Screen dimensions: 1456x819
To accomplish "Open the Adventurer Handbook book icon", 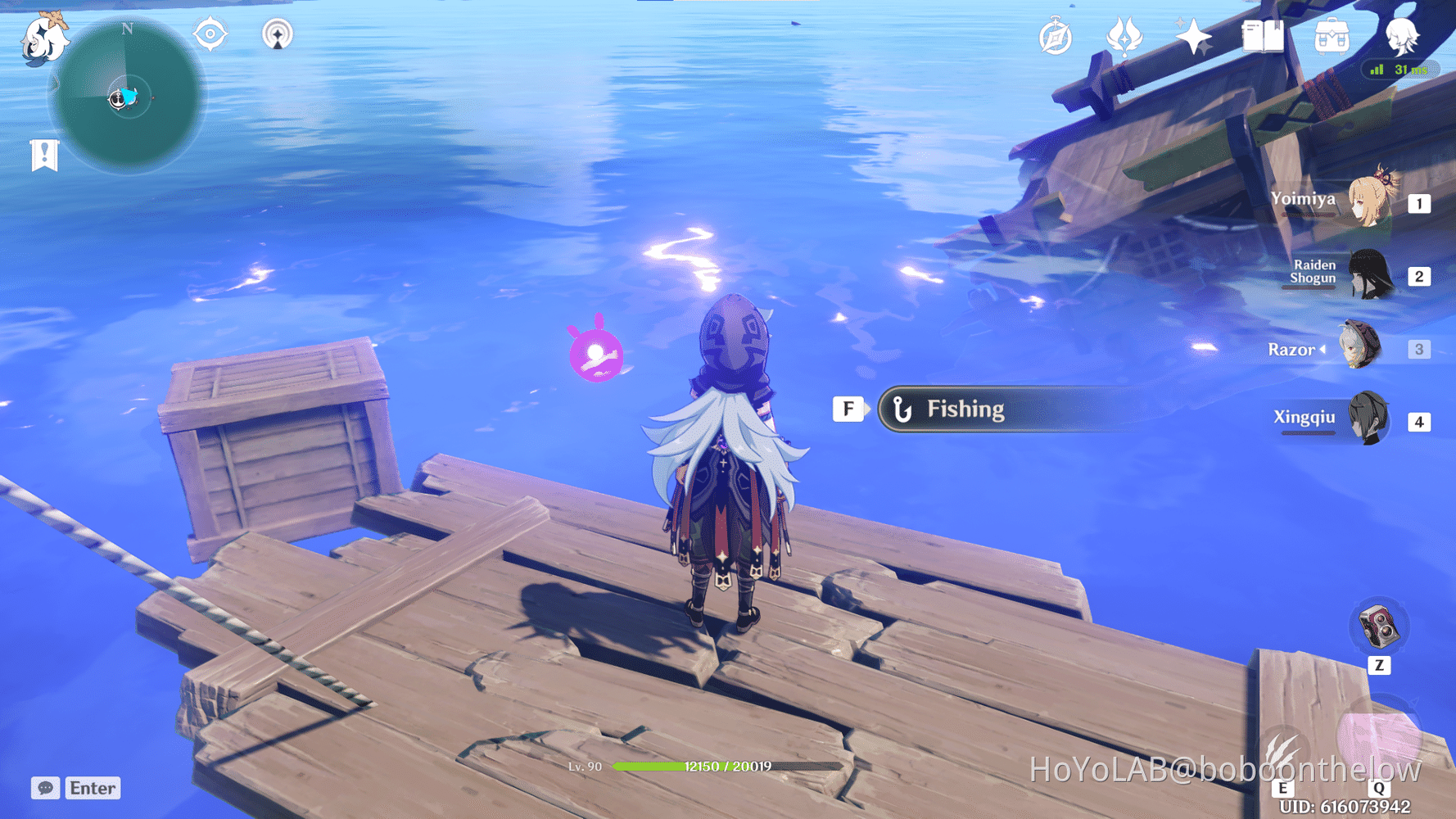I will [x=1262, y=36].
